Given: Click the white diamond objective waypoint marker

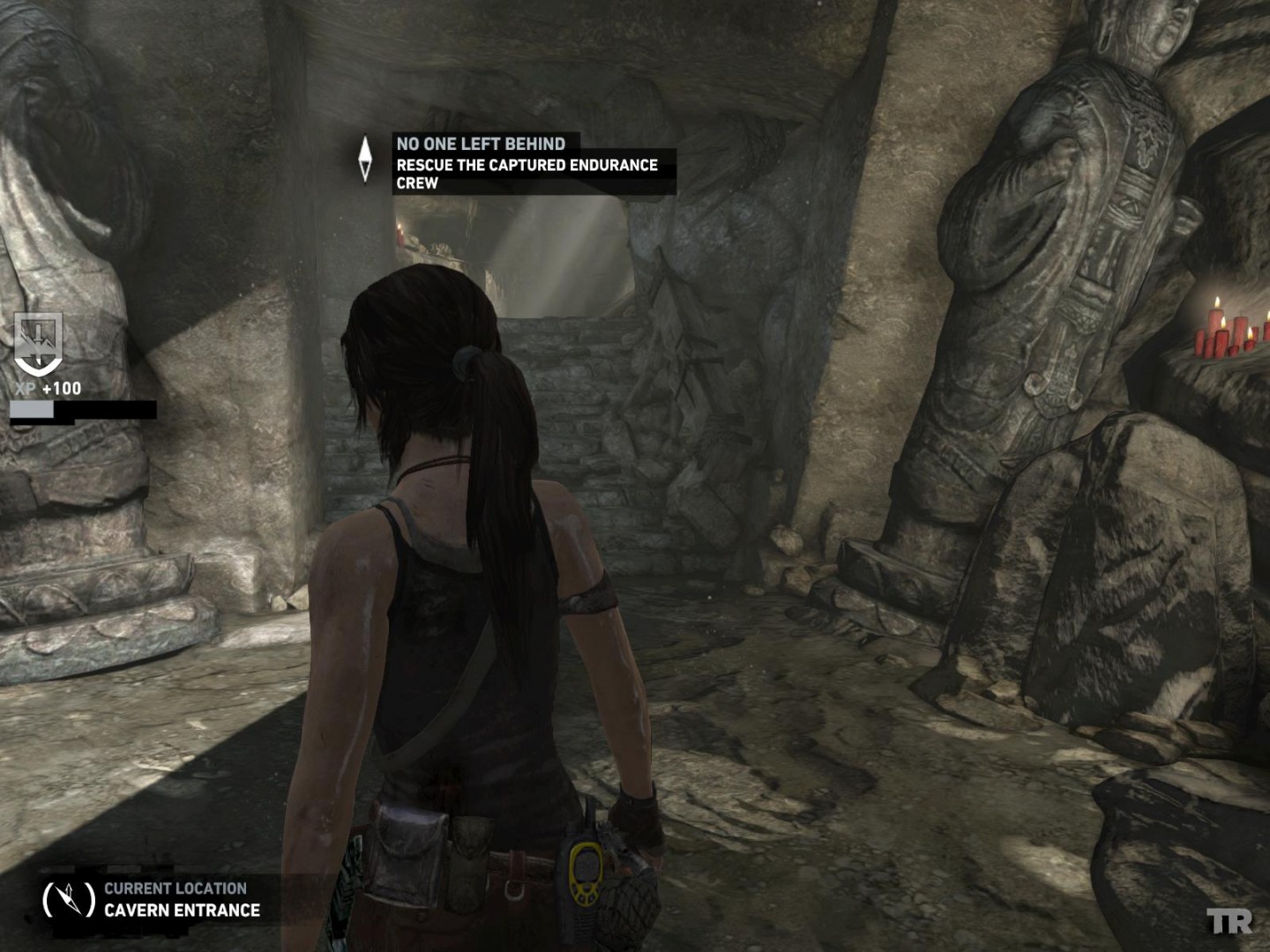Looking at the screenshot, I should (366, 159).
